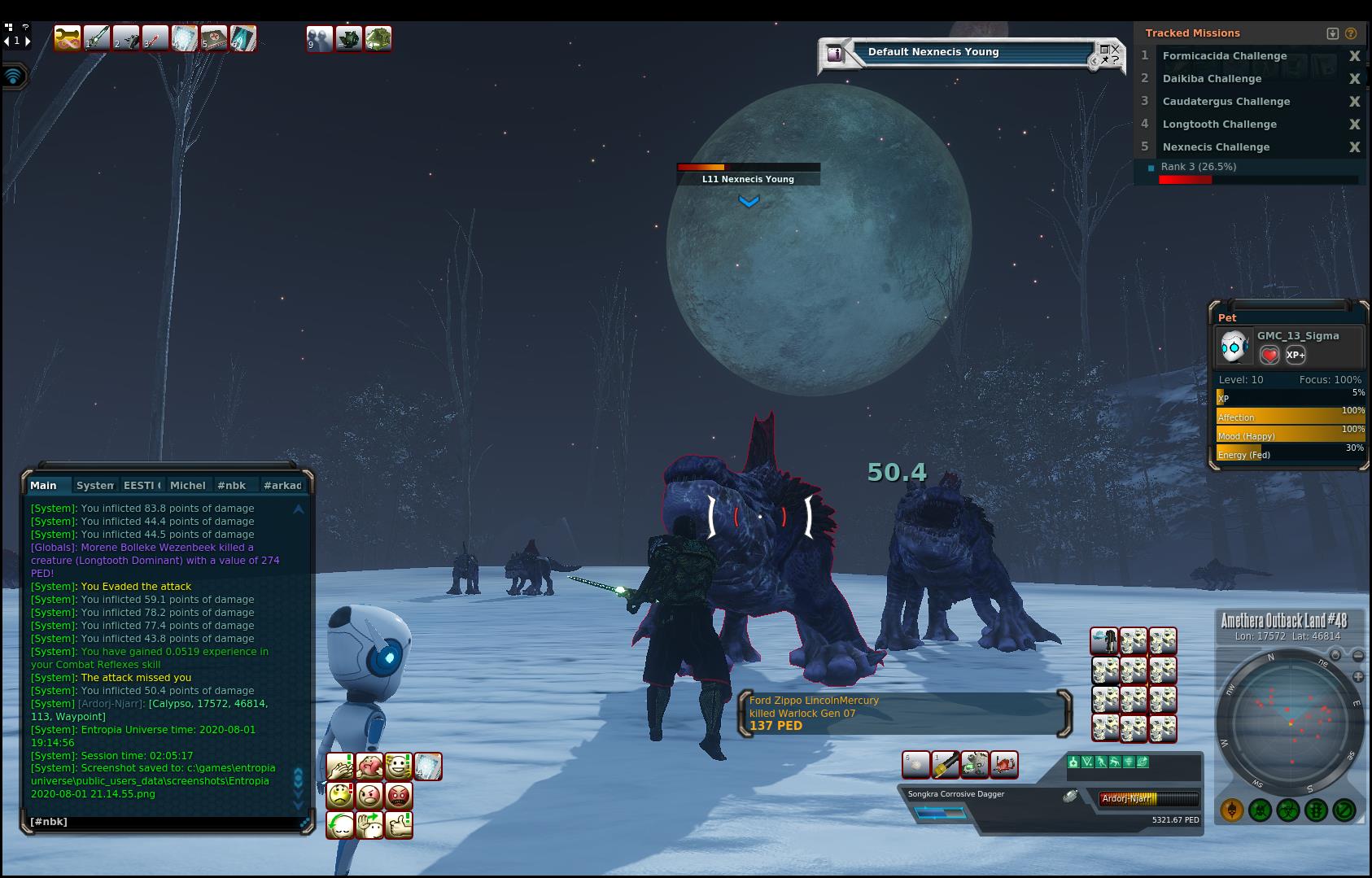
Task: Click the pet XP+ button
Action: (x=1296, y=355)
